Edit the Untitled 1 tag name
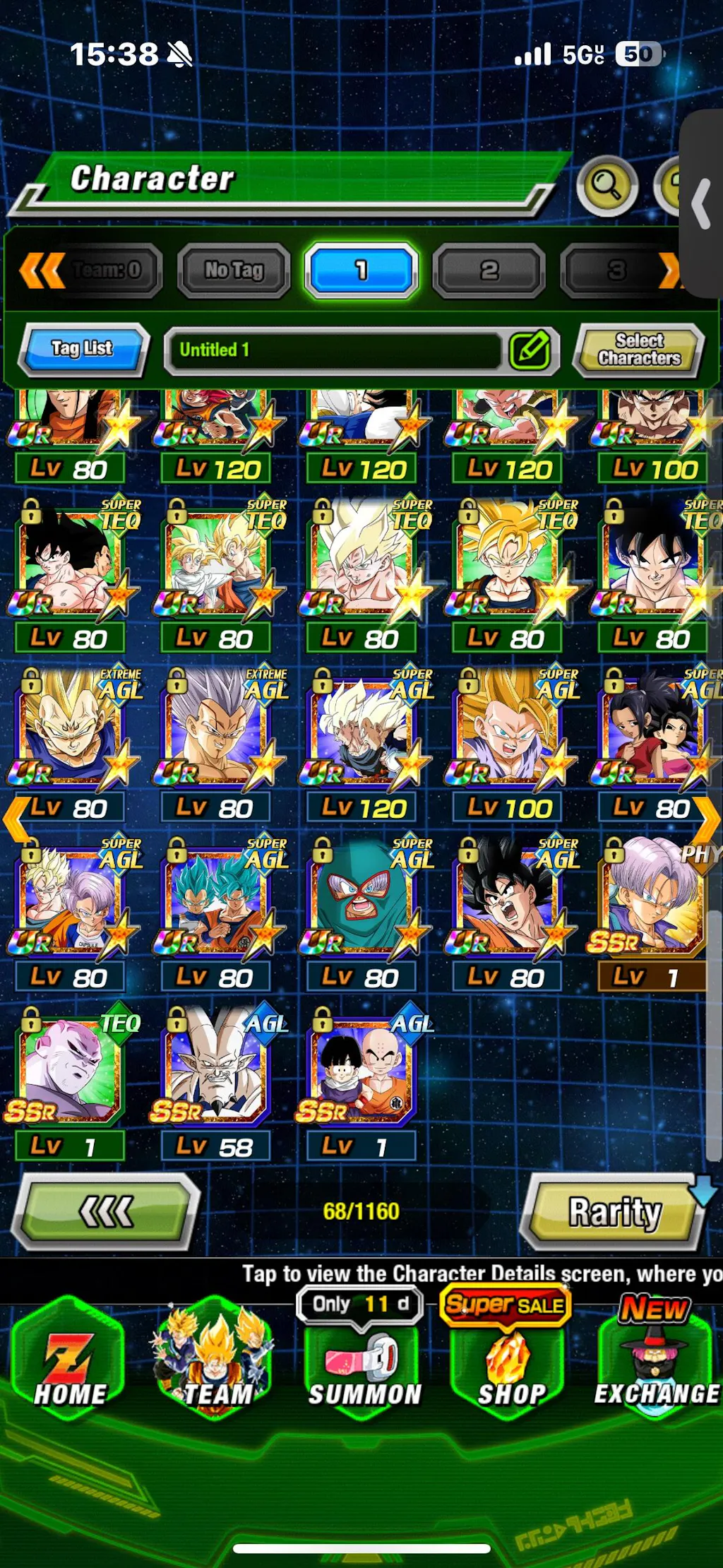The width and height of the screenshot is (723, 1568). [530, 350]
